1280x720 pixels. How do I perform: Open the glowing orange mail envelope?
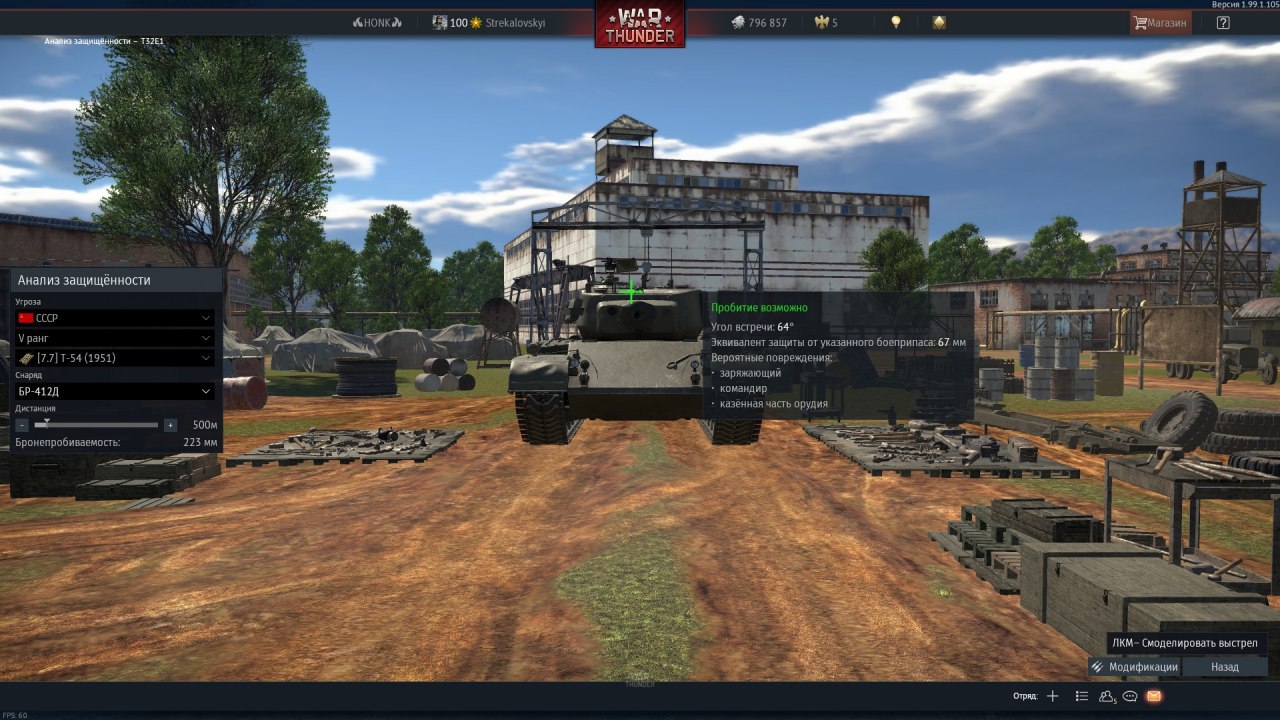1154,696
